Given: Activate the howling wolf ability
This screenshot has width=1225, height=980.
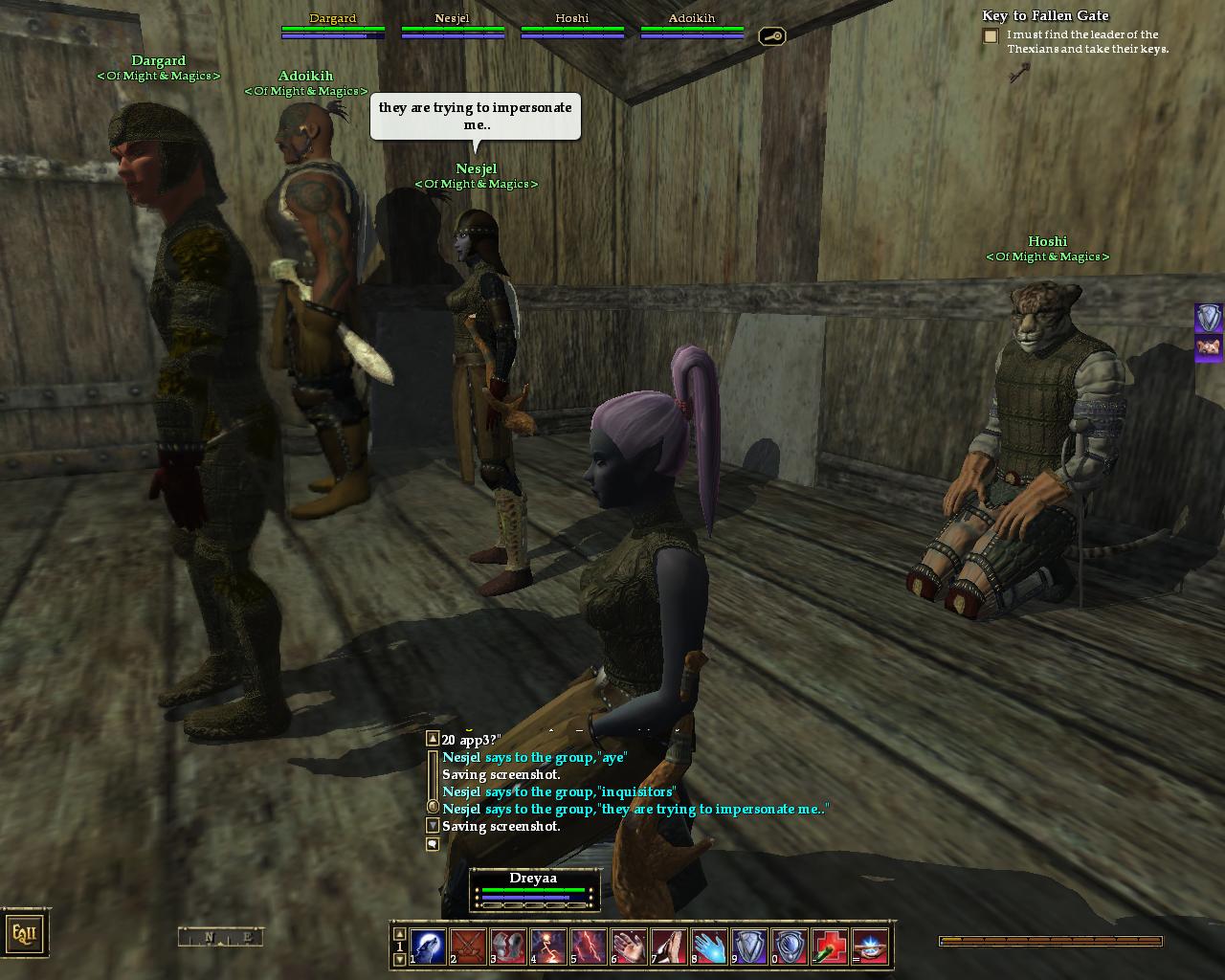Looking at the screenshot, I should pyautogui.click(x=428, y=947).
